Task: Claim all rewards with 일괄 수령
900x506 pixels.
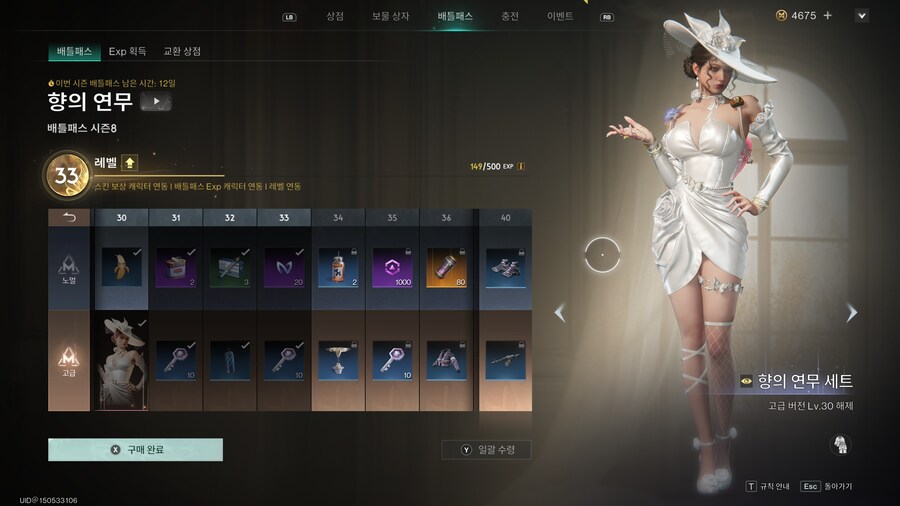Action: (x=486, y=450)
